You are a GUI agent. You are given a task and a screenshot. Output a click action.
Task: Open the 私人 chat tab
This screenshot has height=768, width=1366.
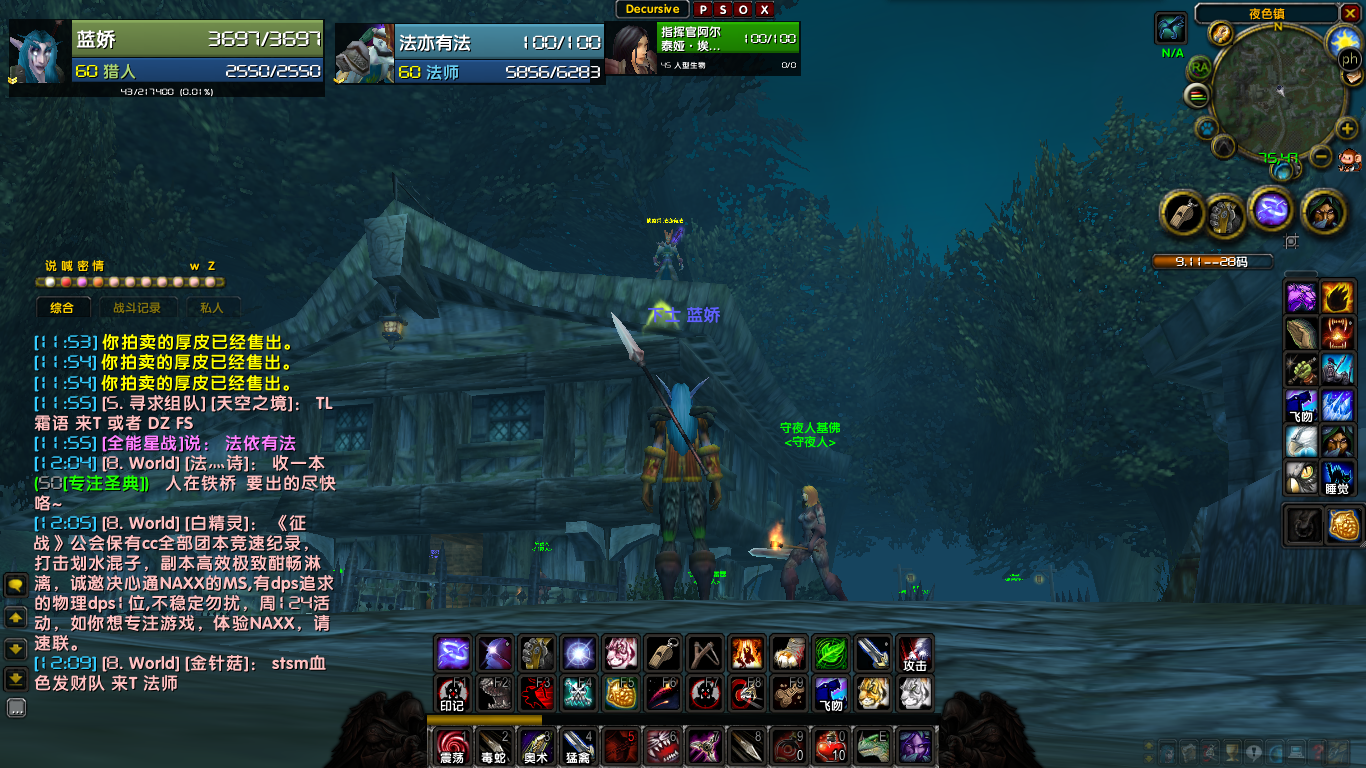[x=211, y=308]
